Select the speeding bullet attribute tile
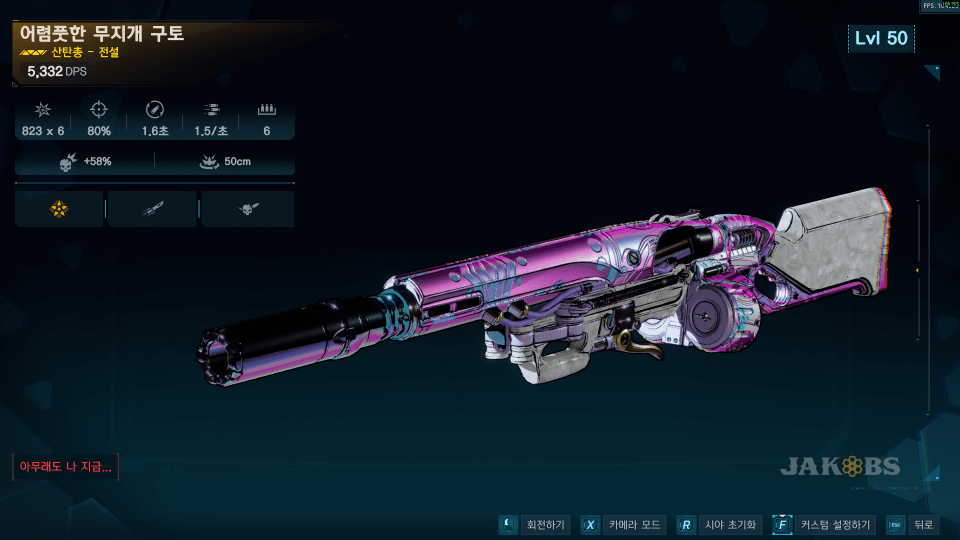The image size is (960, 540). pos(152,208)
